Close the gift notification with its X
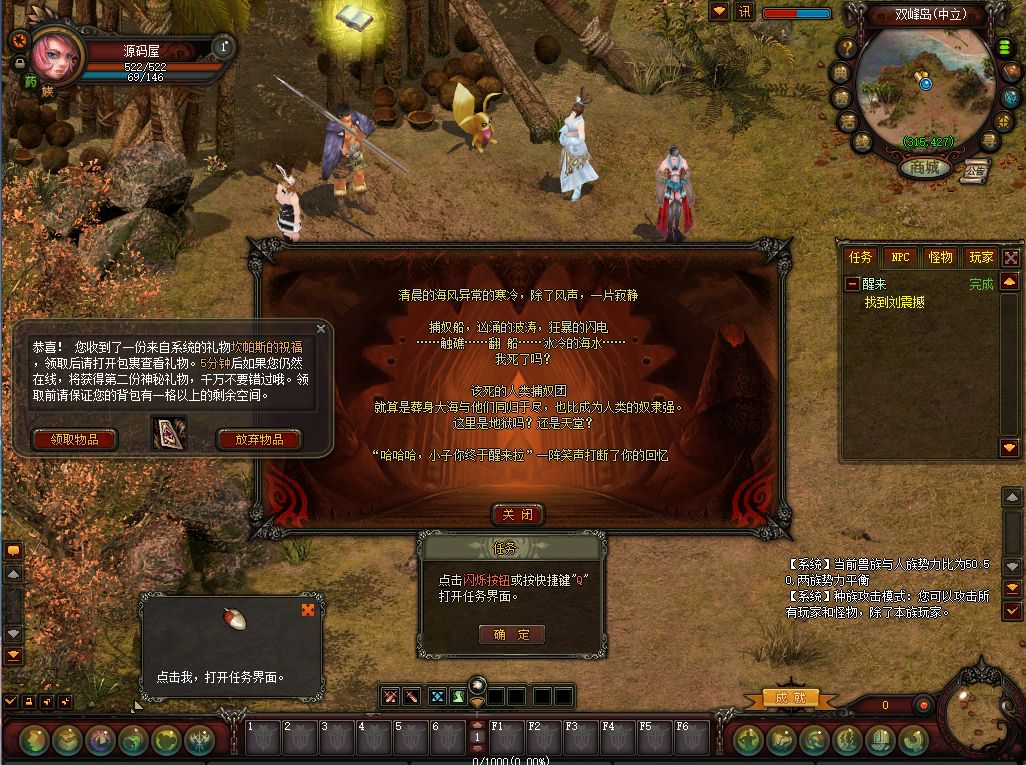Viewport: 1026px width, 765px height. [321, 328]
